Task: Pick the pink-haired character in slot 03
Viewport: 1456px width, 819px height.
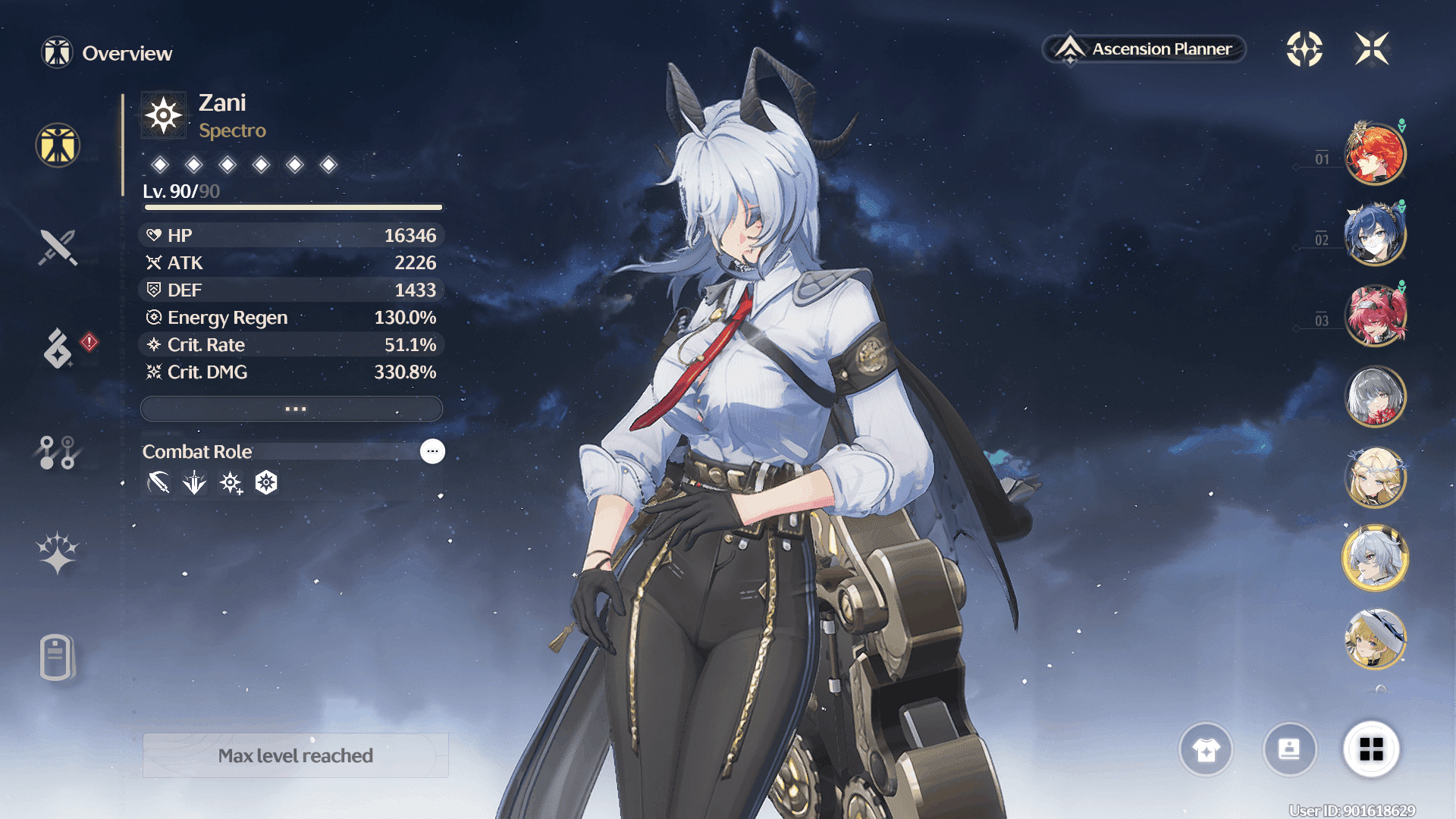Action: pos(1375,315)
